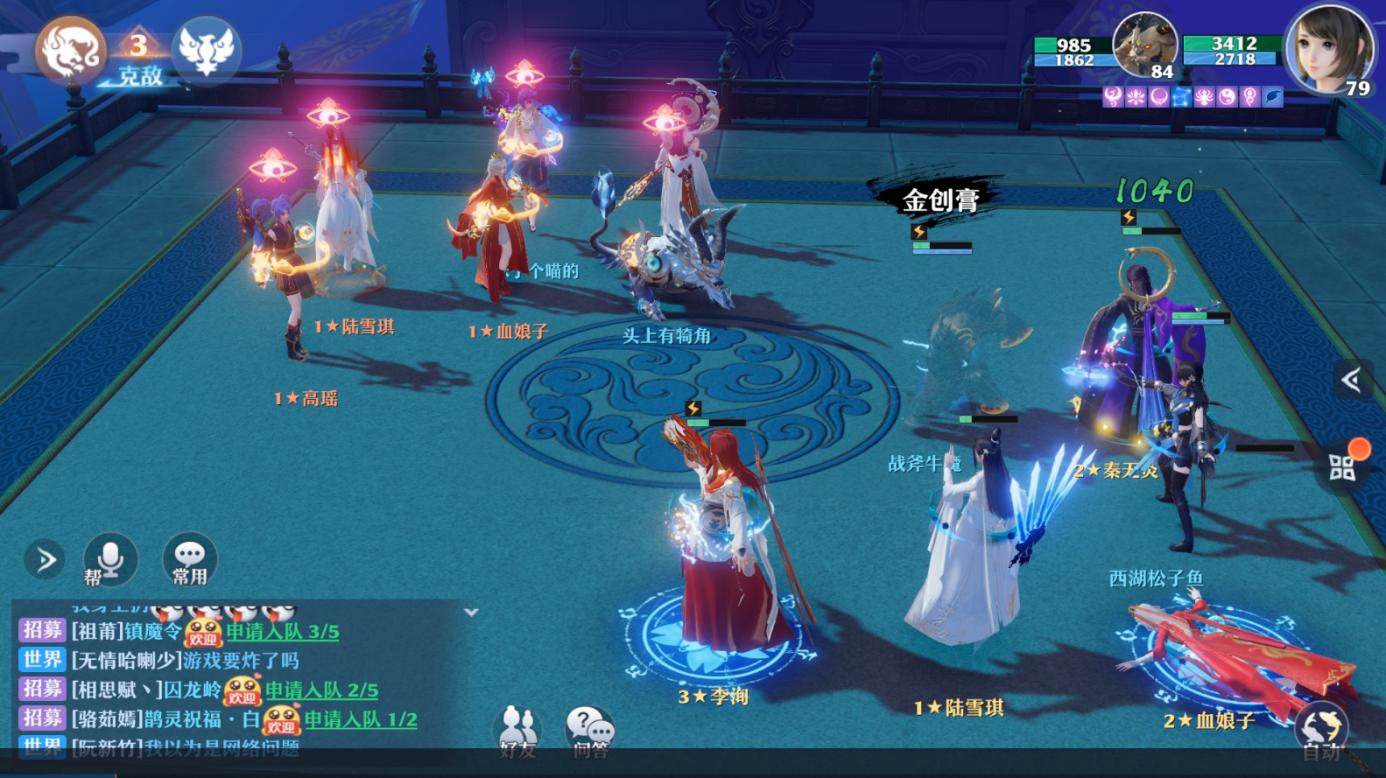The width and height of the screenshot is (1386, 778).
Task: Tap the orange dragon emblem icon
Action: click(x=71, y=49)
